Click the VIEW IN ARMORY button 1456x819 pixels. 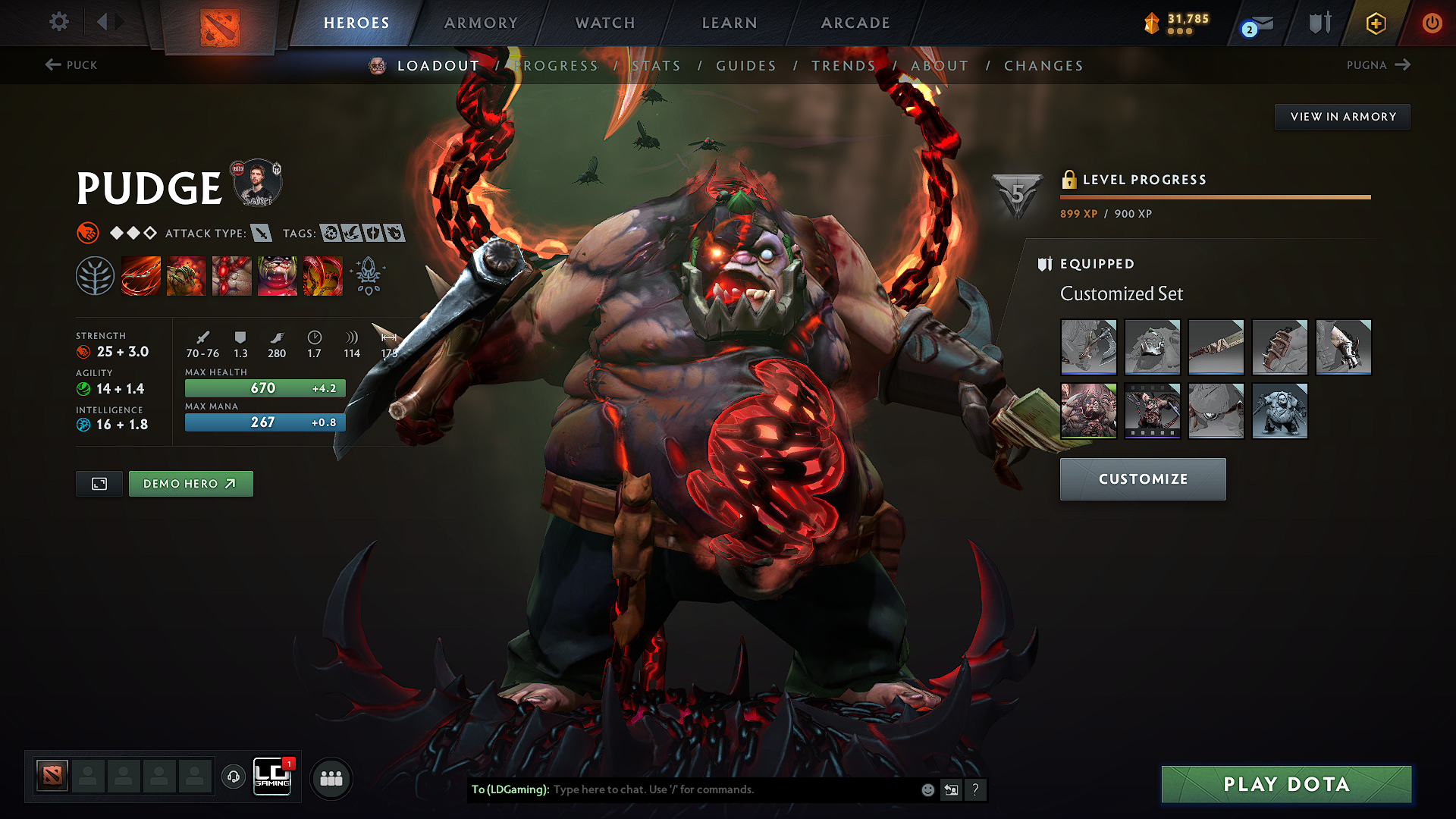1342,117
